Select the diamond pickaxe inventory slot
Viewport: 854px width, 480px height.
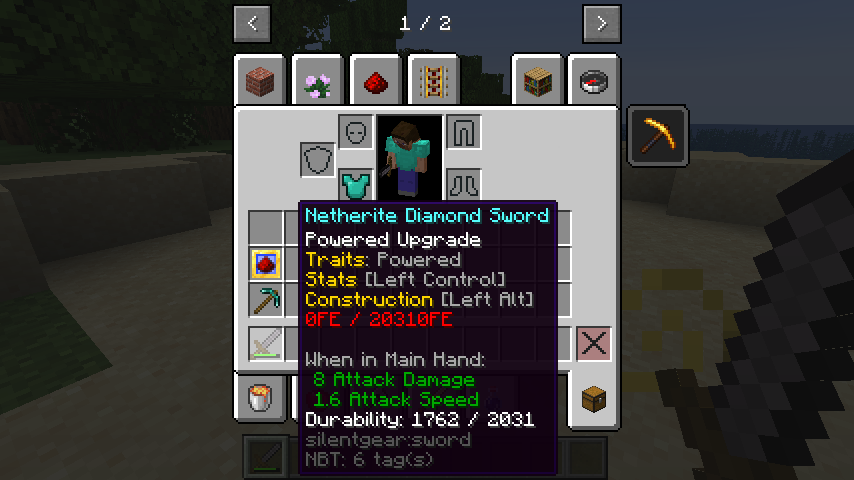[x=266, y=299]
